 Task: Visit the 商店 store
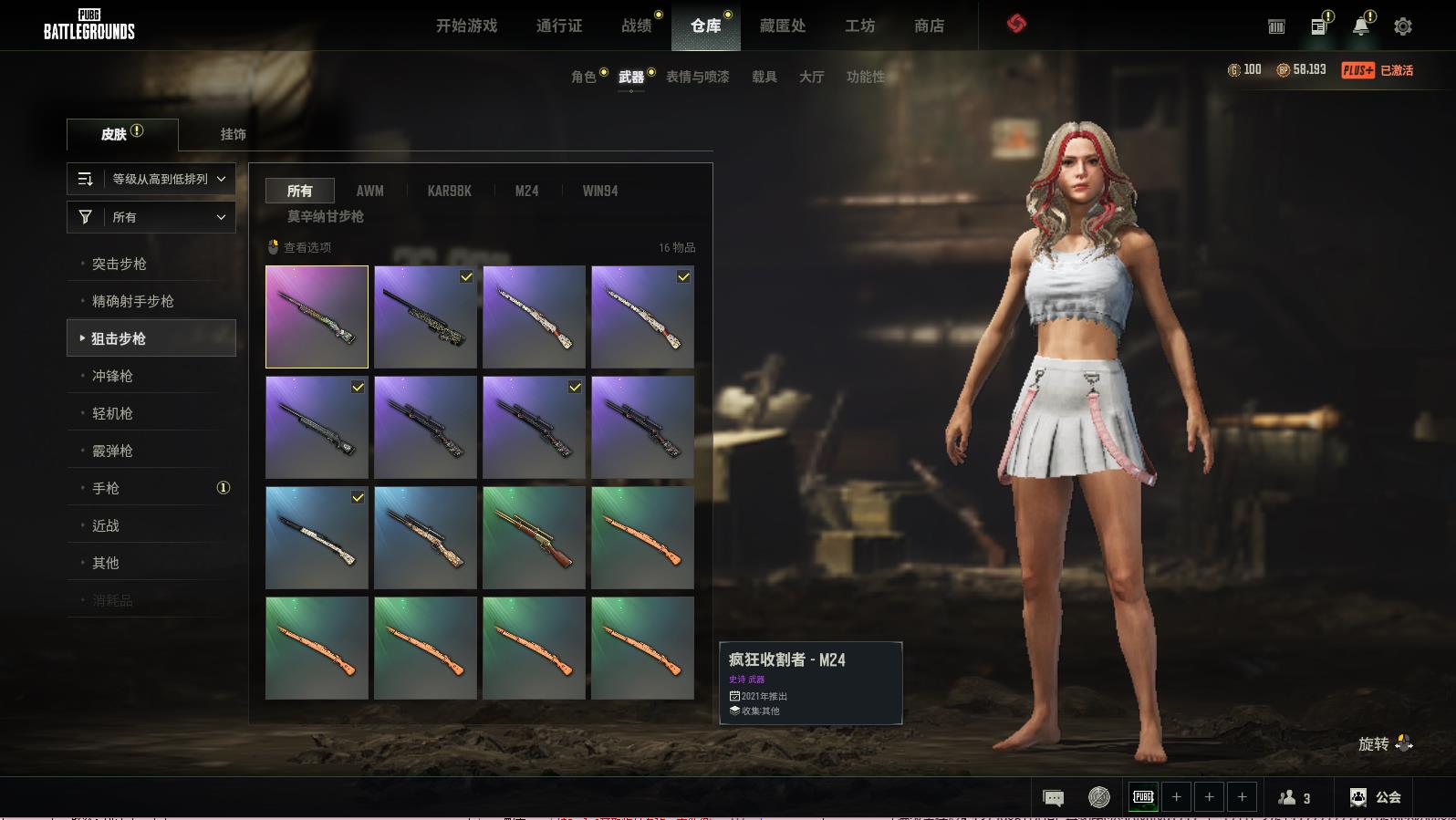[929, 26]
